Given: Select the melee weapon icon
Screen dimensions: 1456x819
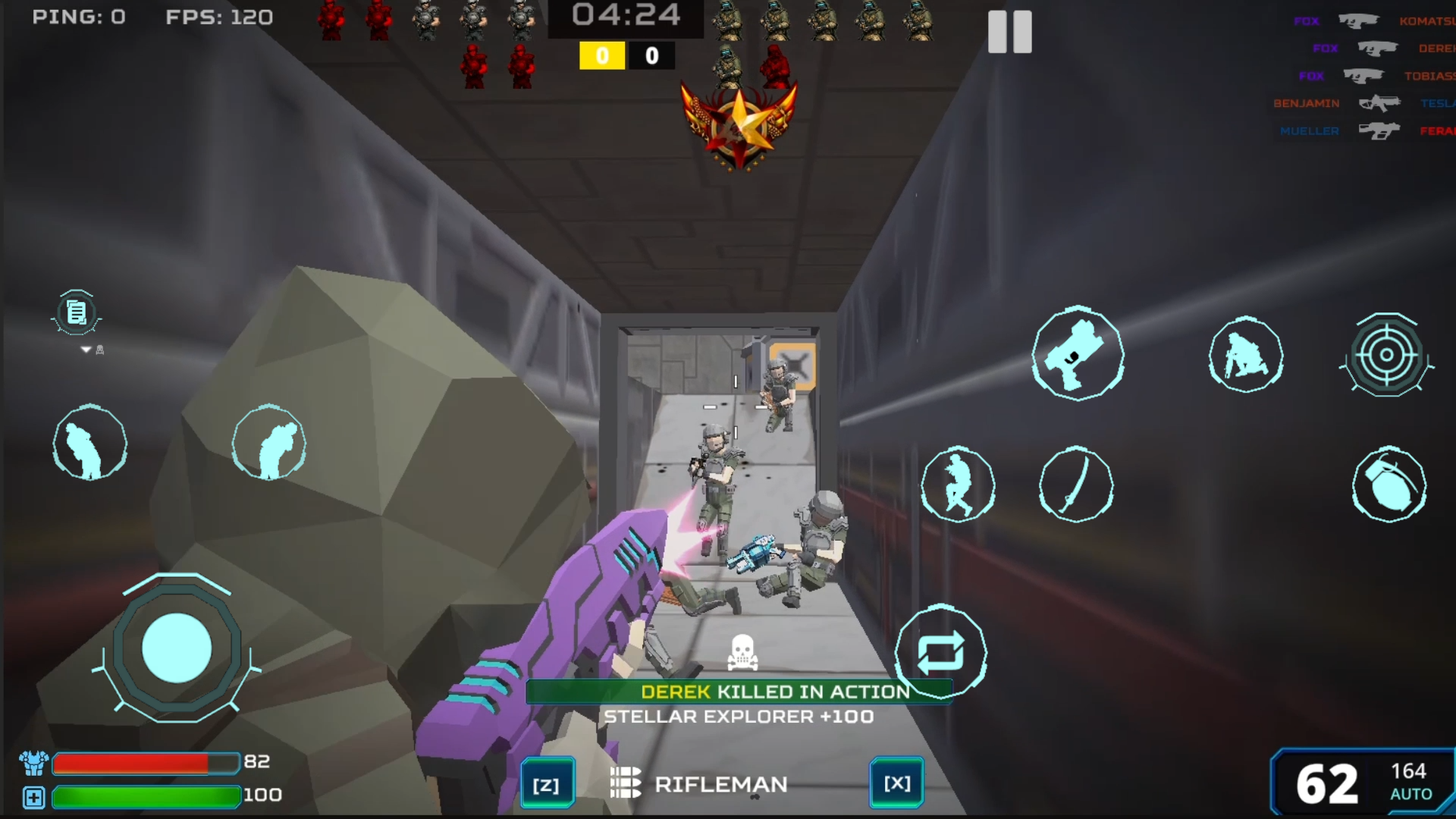Looking at the screenshot, I should [1077, 486].
